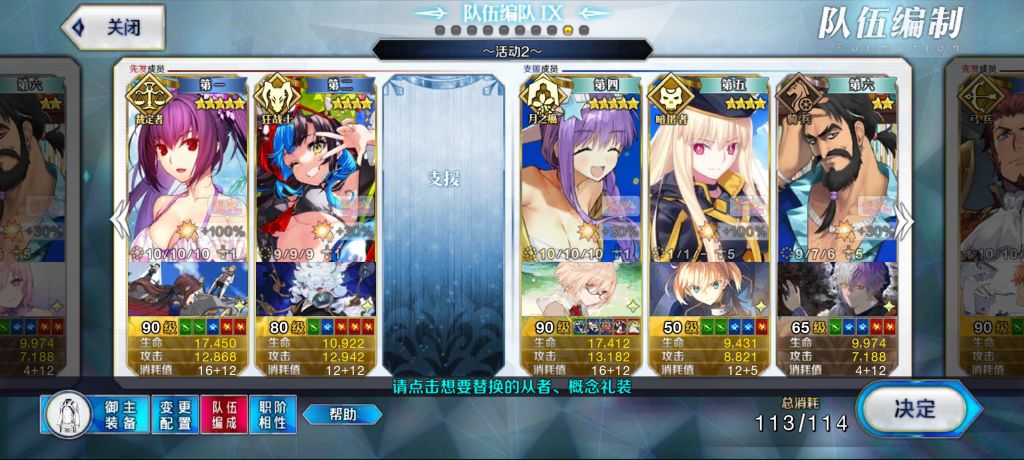Image resolution: width=1024 pixels, height=460 pixels.
Task: Pick the fifth slot blonde Assassin servant
Action: point(708,180)
